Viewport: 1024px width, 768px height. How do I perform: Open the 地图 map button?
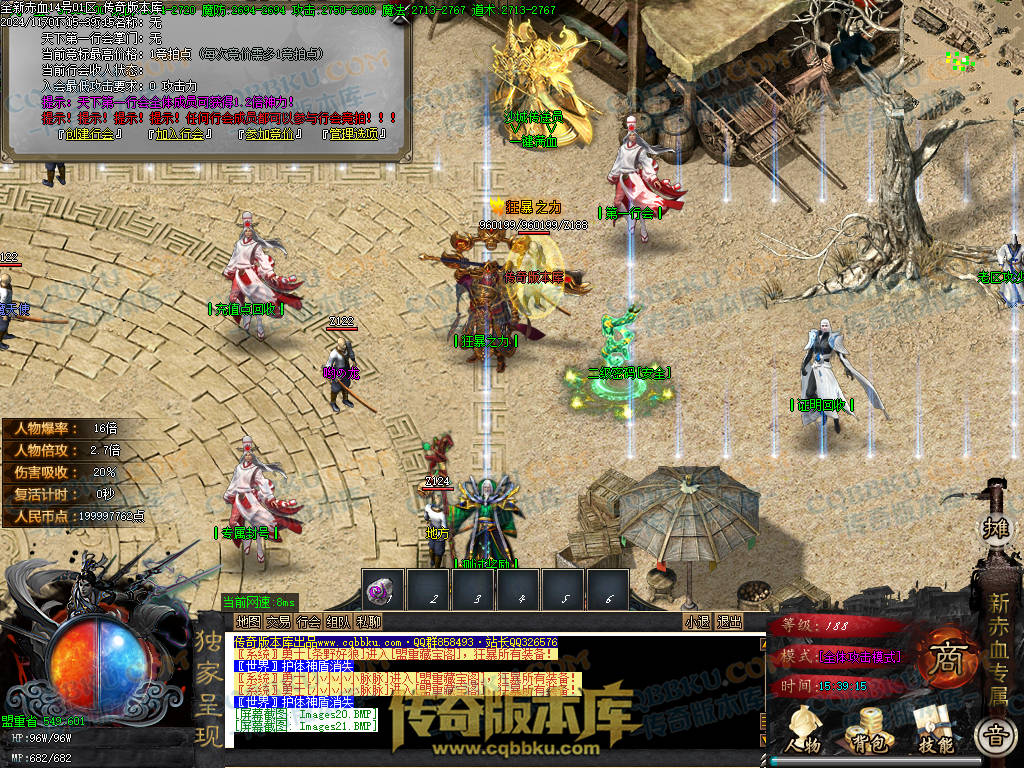246,621
